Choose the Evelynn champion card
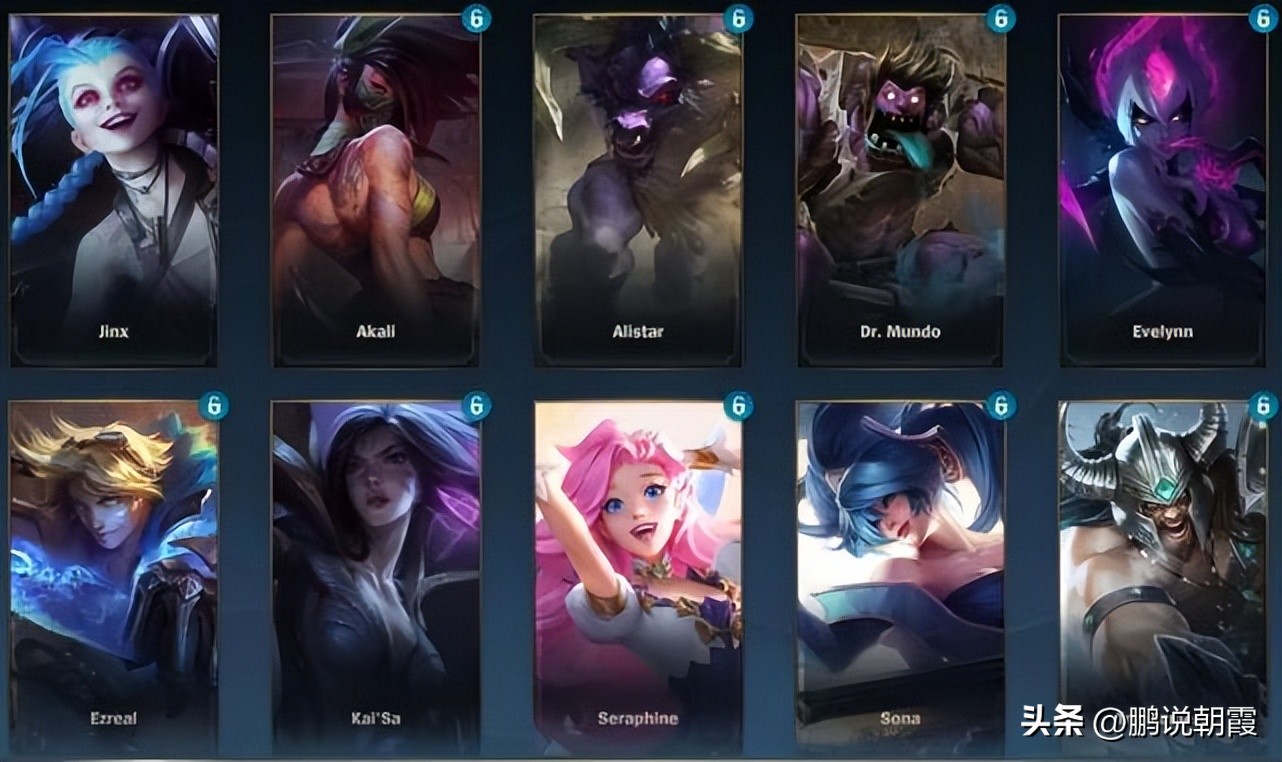1282x762 pixels. pos(1164,190)
